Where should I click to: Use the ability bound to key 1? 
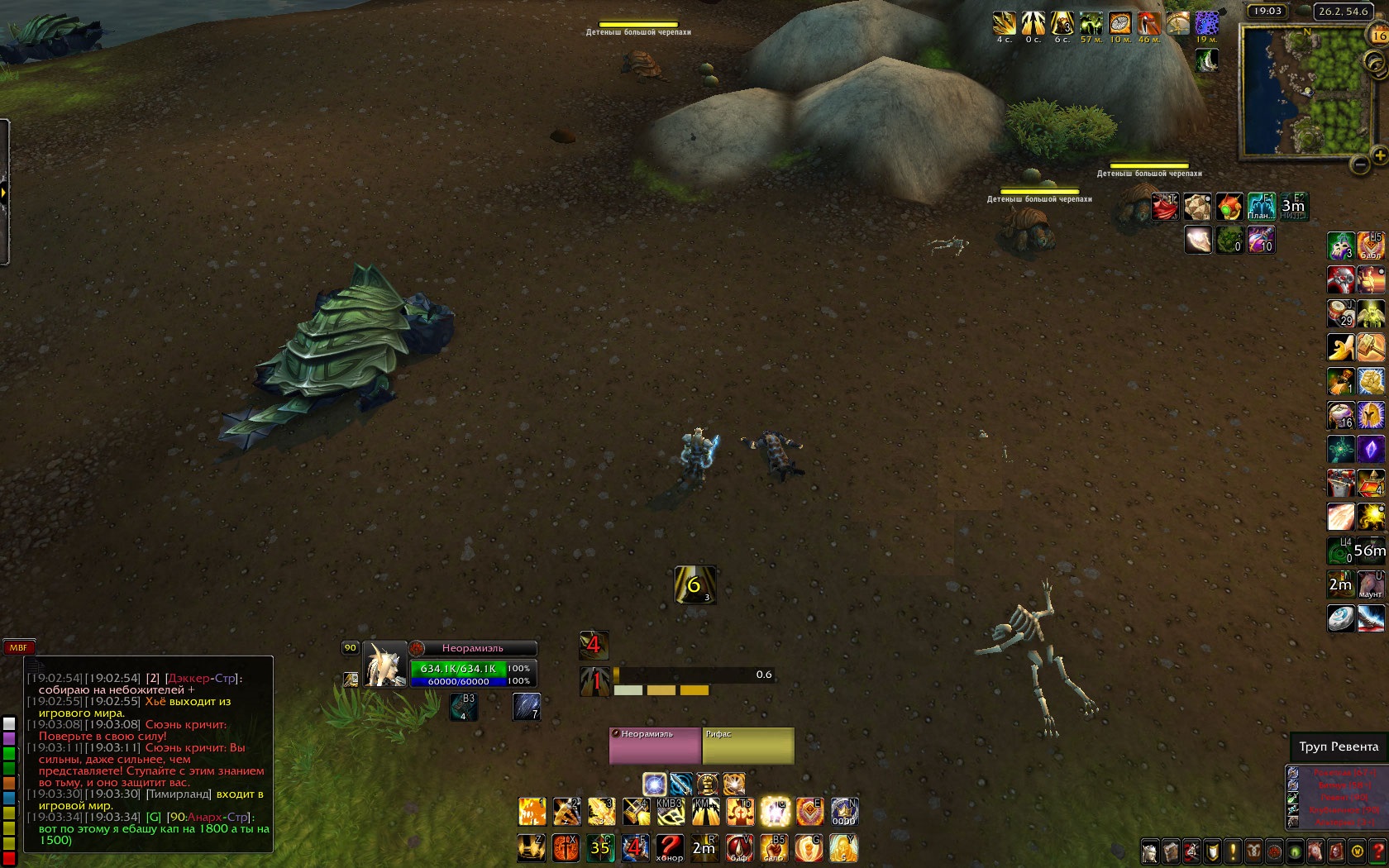click(x=532, y=812)
